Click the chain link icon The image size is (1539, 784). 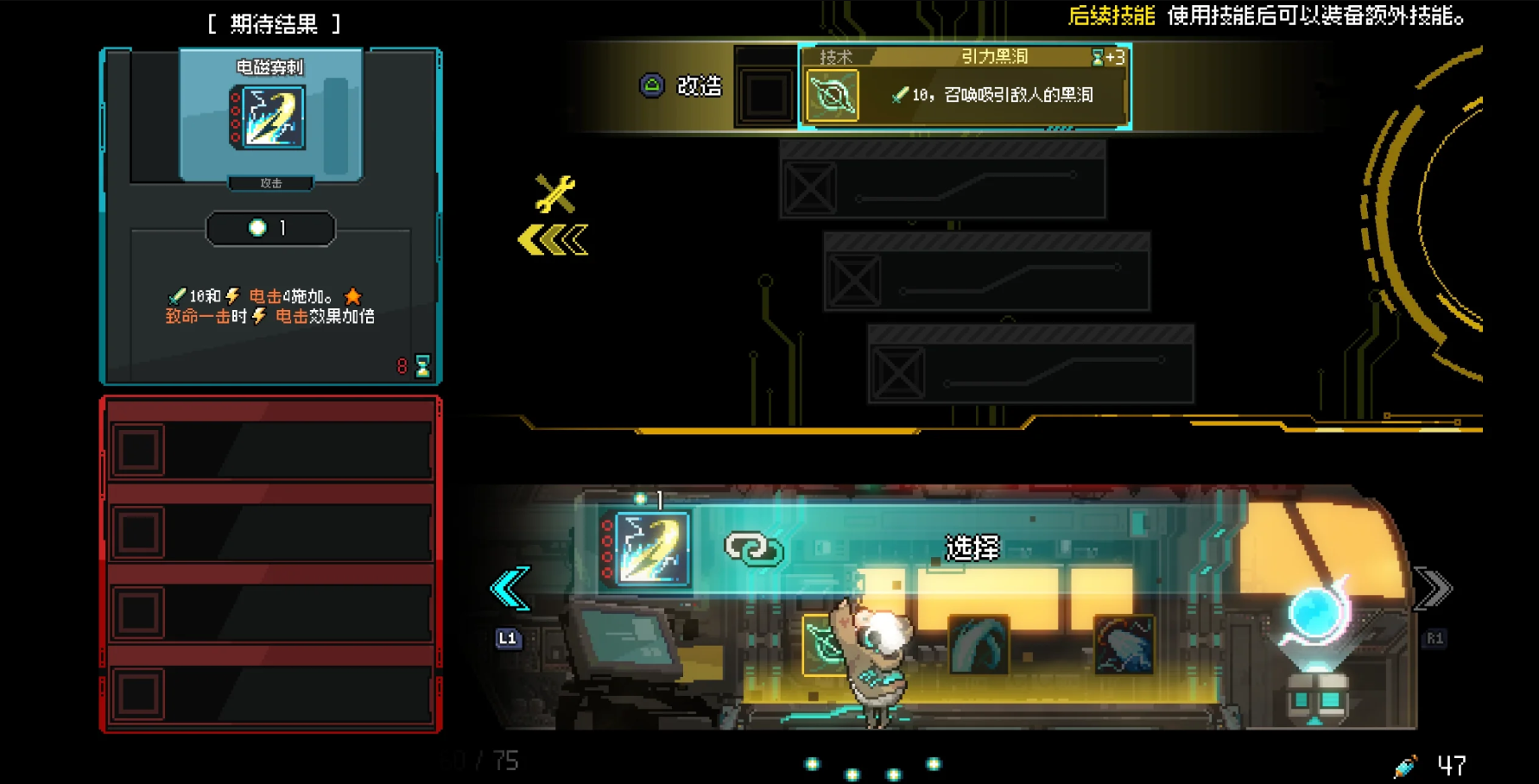coord(753,549)
